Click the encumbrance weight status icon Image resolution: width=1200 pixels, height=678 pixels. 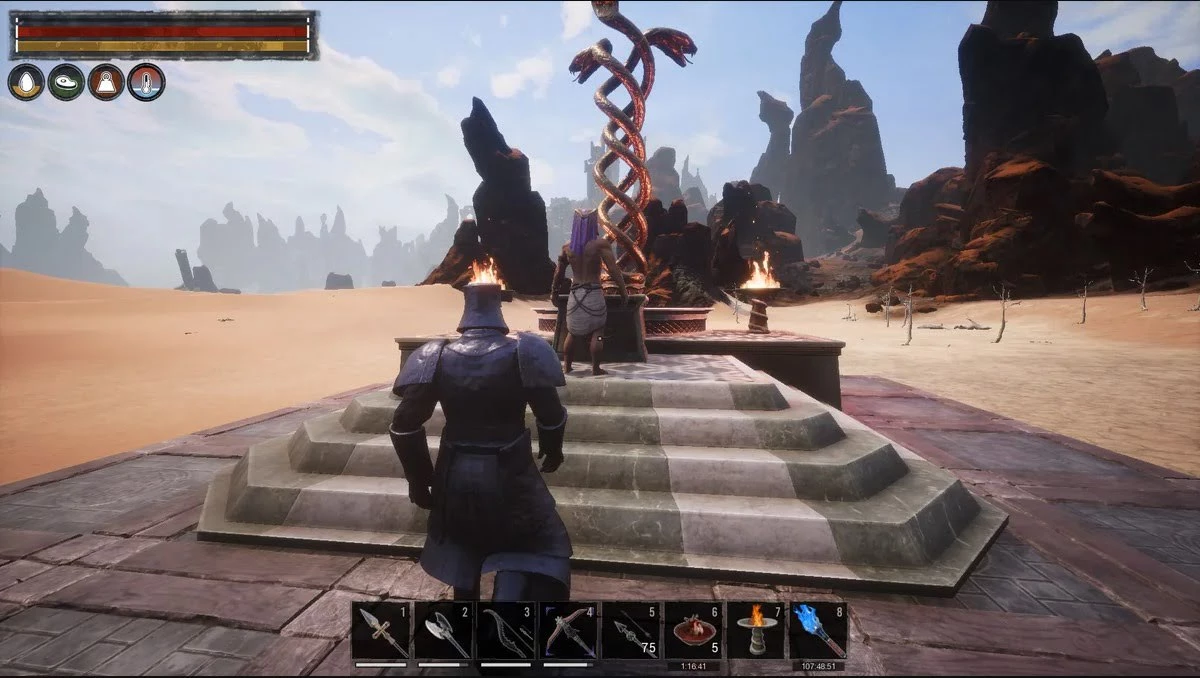106,82
